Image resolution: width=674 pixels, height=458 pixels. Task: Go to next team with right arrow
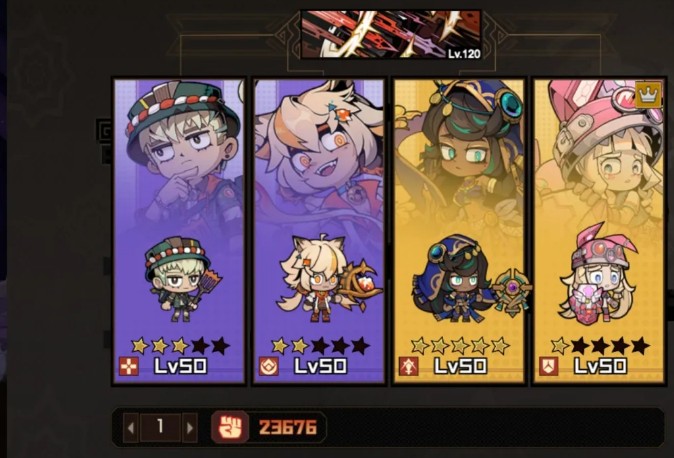(x=190, y=427)
